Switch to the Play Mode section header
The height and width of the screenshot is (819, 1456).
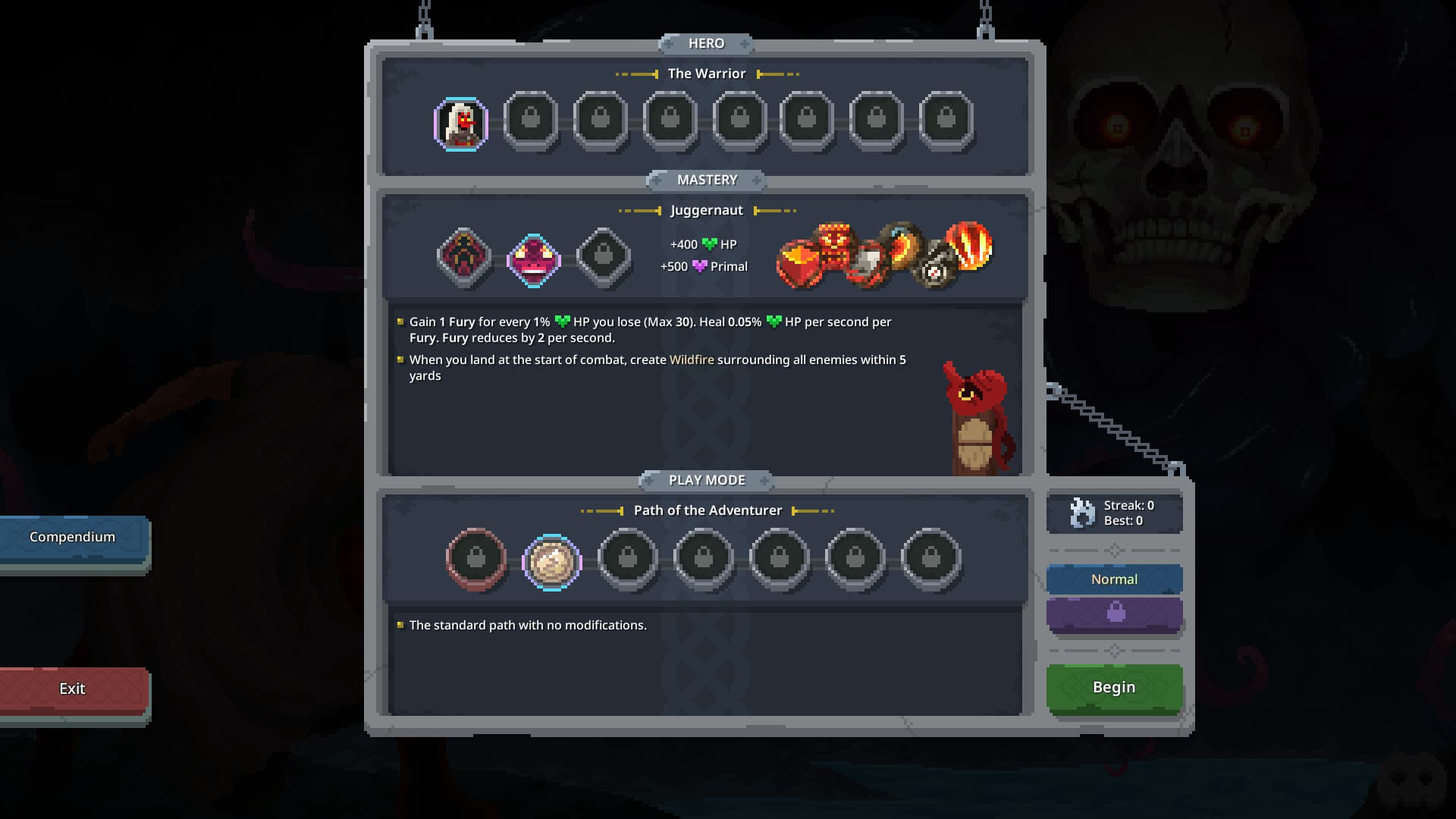[x=706, y=479]
